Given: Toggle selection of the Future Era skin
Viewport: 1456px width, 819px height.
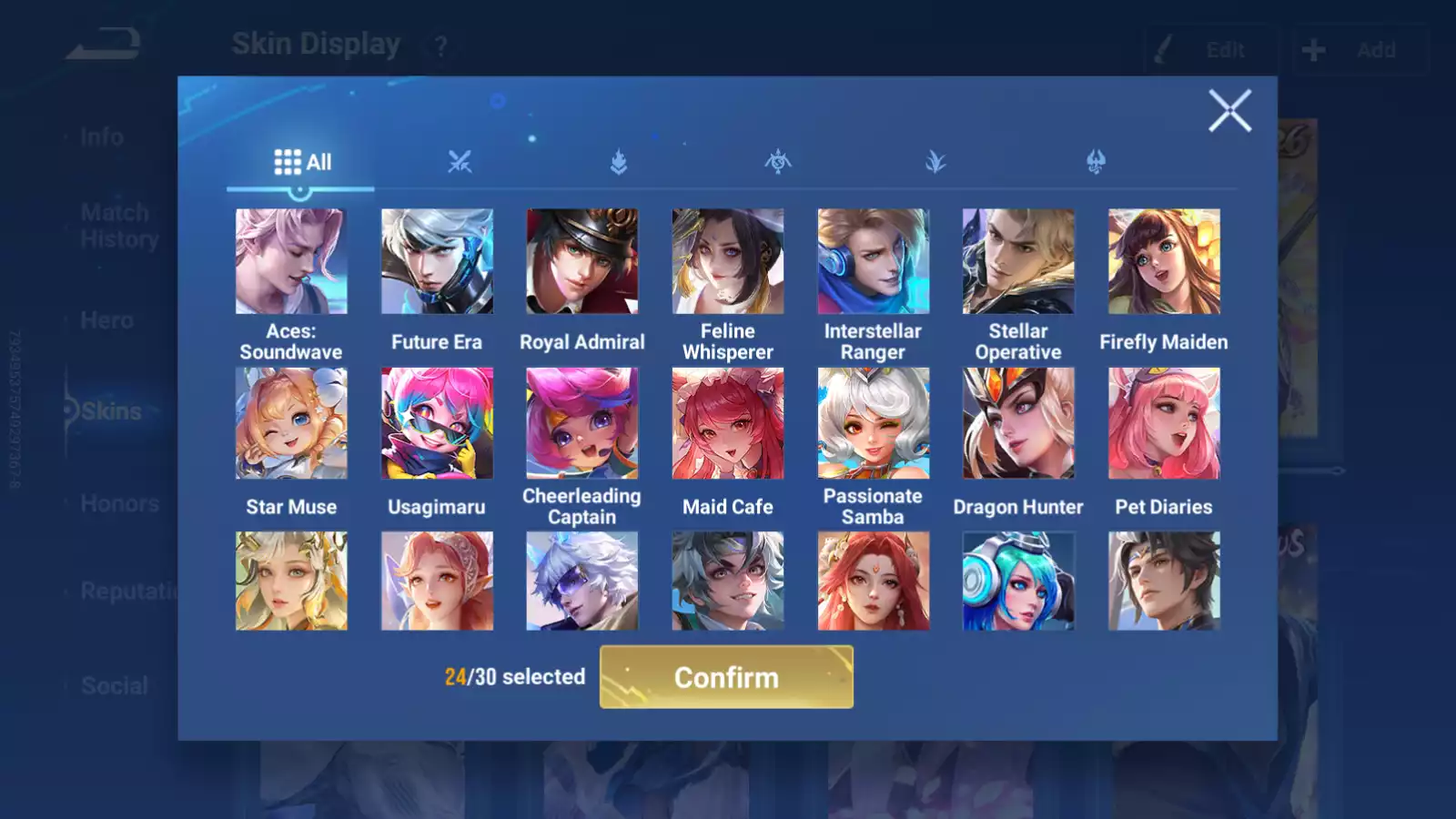Looking at the screenshot, I should 436,259.
